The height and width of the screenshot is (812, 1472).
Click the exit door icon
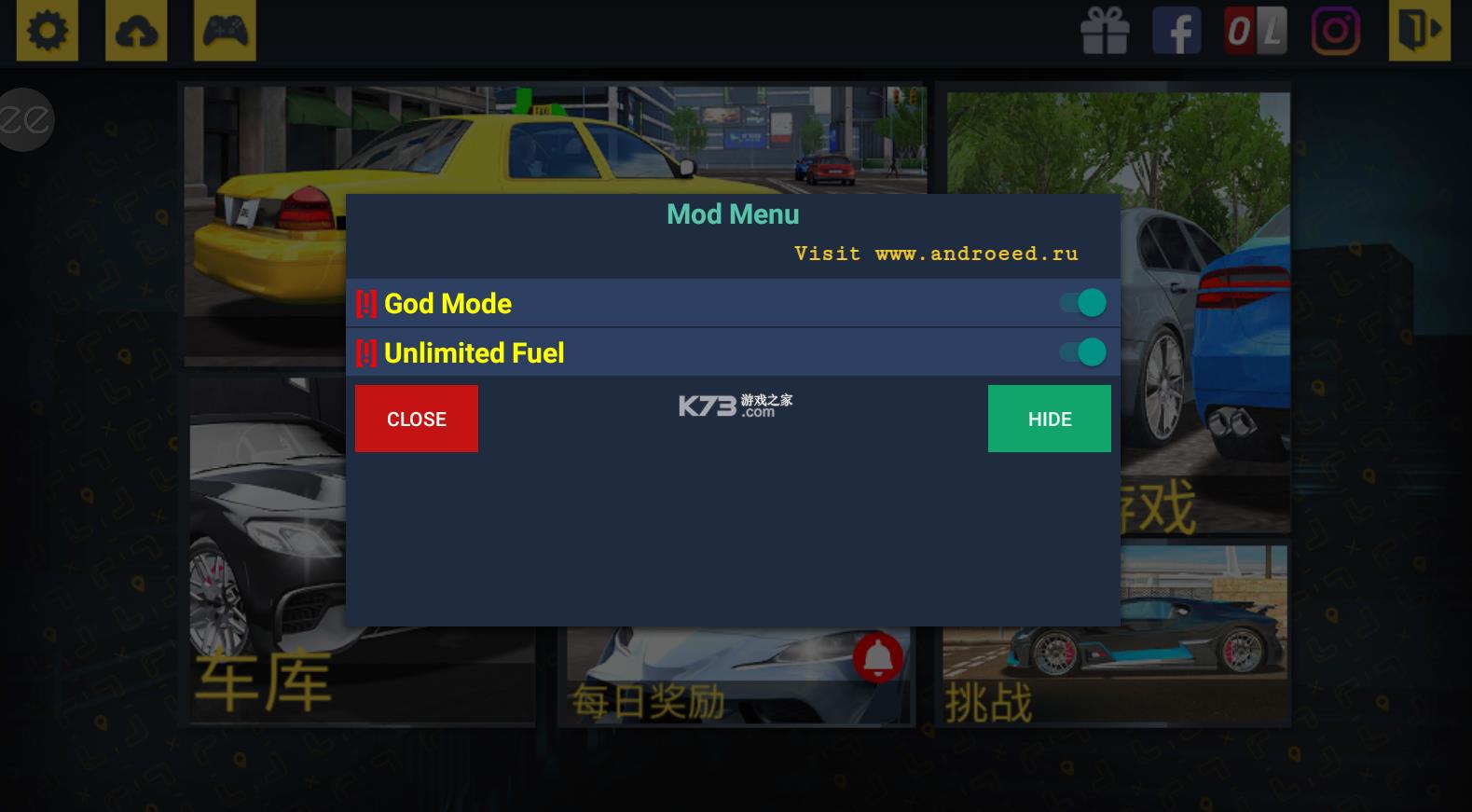(1418, 31)
